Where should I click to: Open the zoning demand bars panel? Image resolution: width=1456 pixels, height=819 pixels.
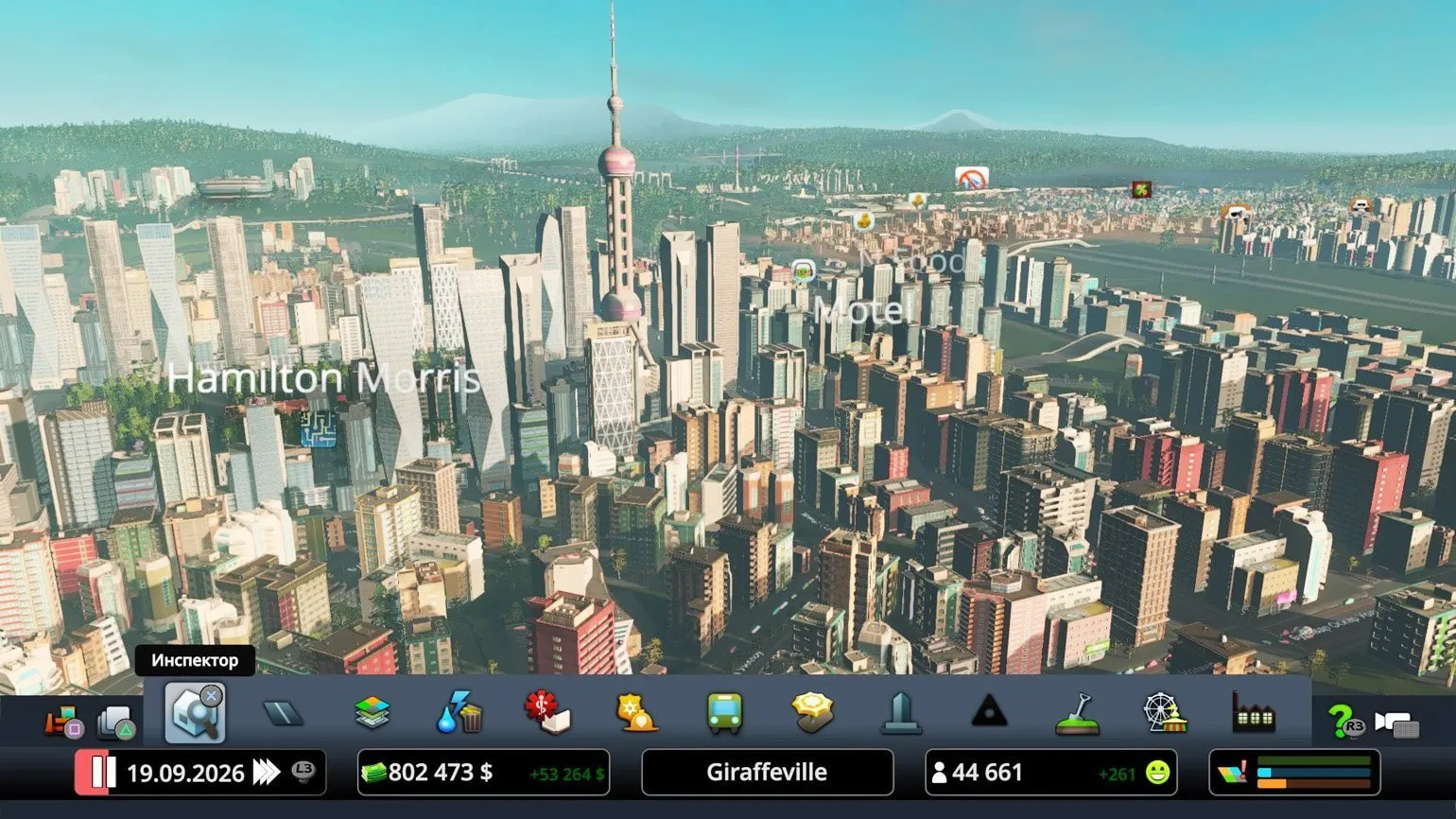[1294, 773]
